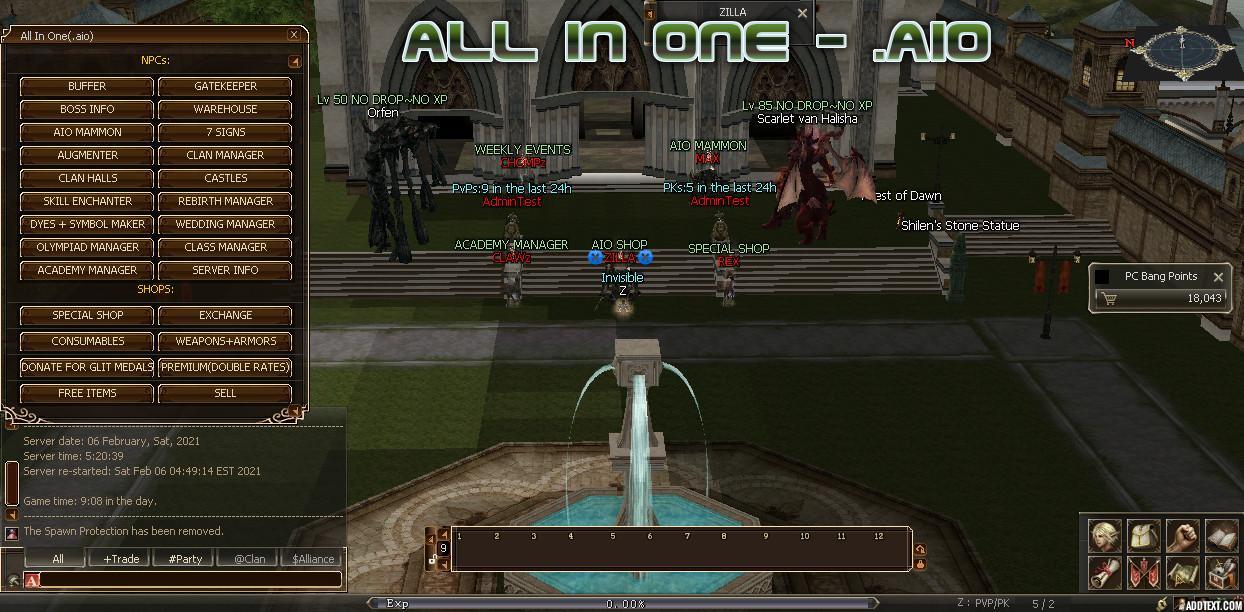This screenshot has height=612, width=1244.
Task: Select WEAPONS+ARMORS shop
Action: [x=225, y=341]
